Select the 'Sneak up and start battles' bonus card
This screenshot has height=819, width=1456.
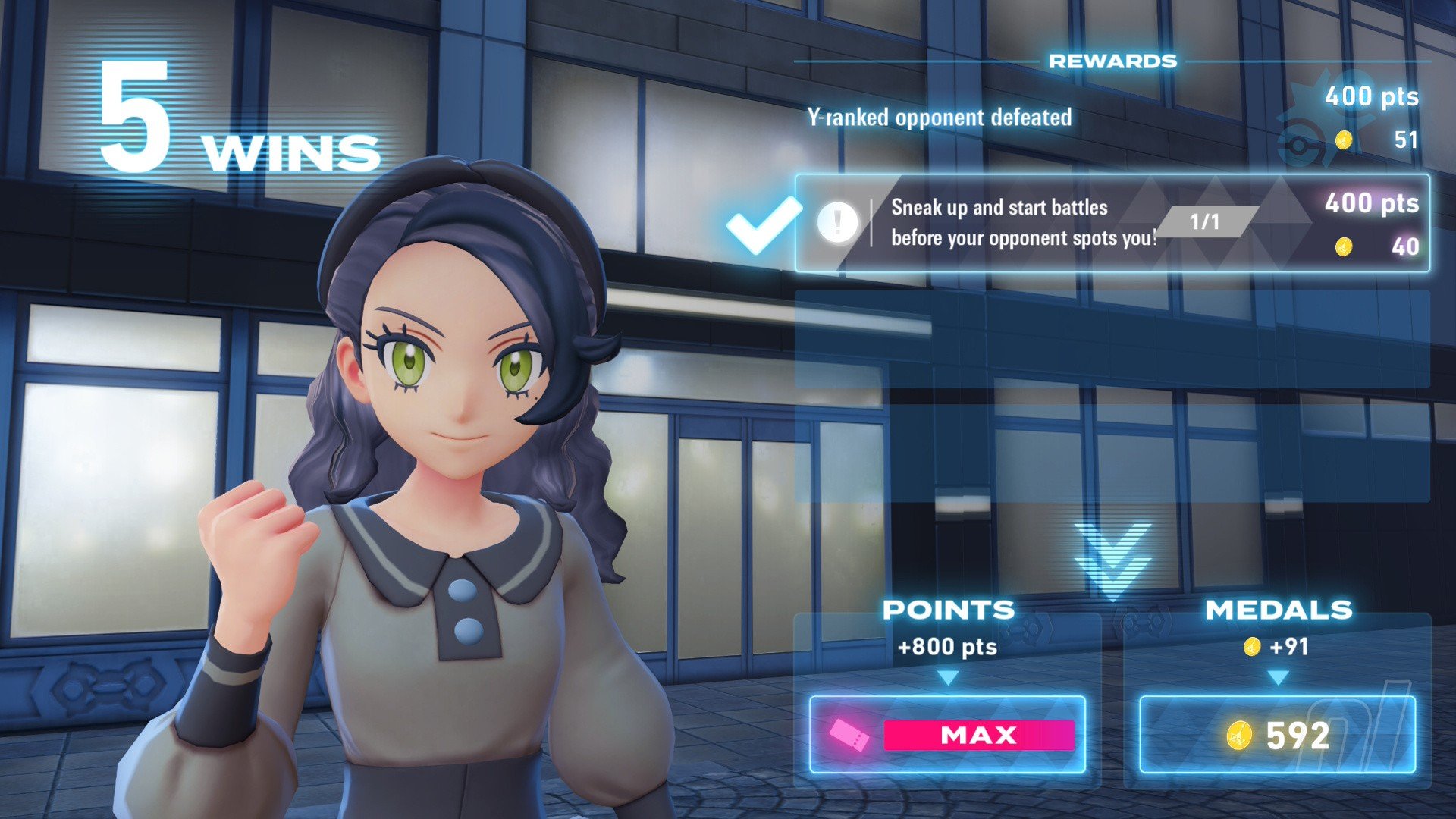point(1112,223)
